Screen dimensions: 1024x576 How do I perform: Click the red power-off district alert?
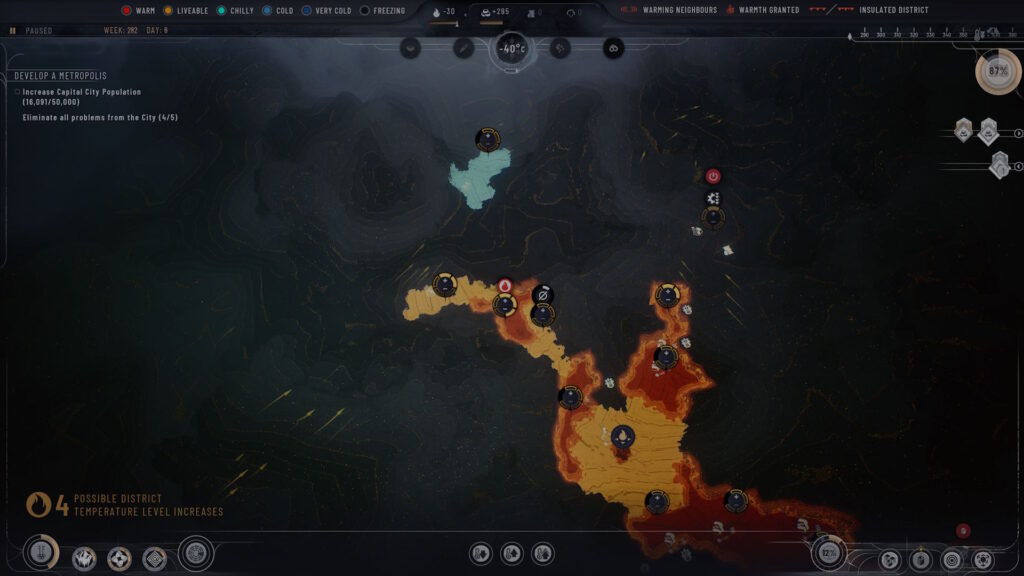pyautogui.click(x=713, y=176)
